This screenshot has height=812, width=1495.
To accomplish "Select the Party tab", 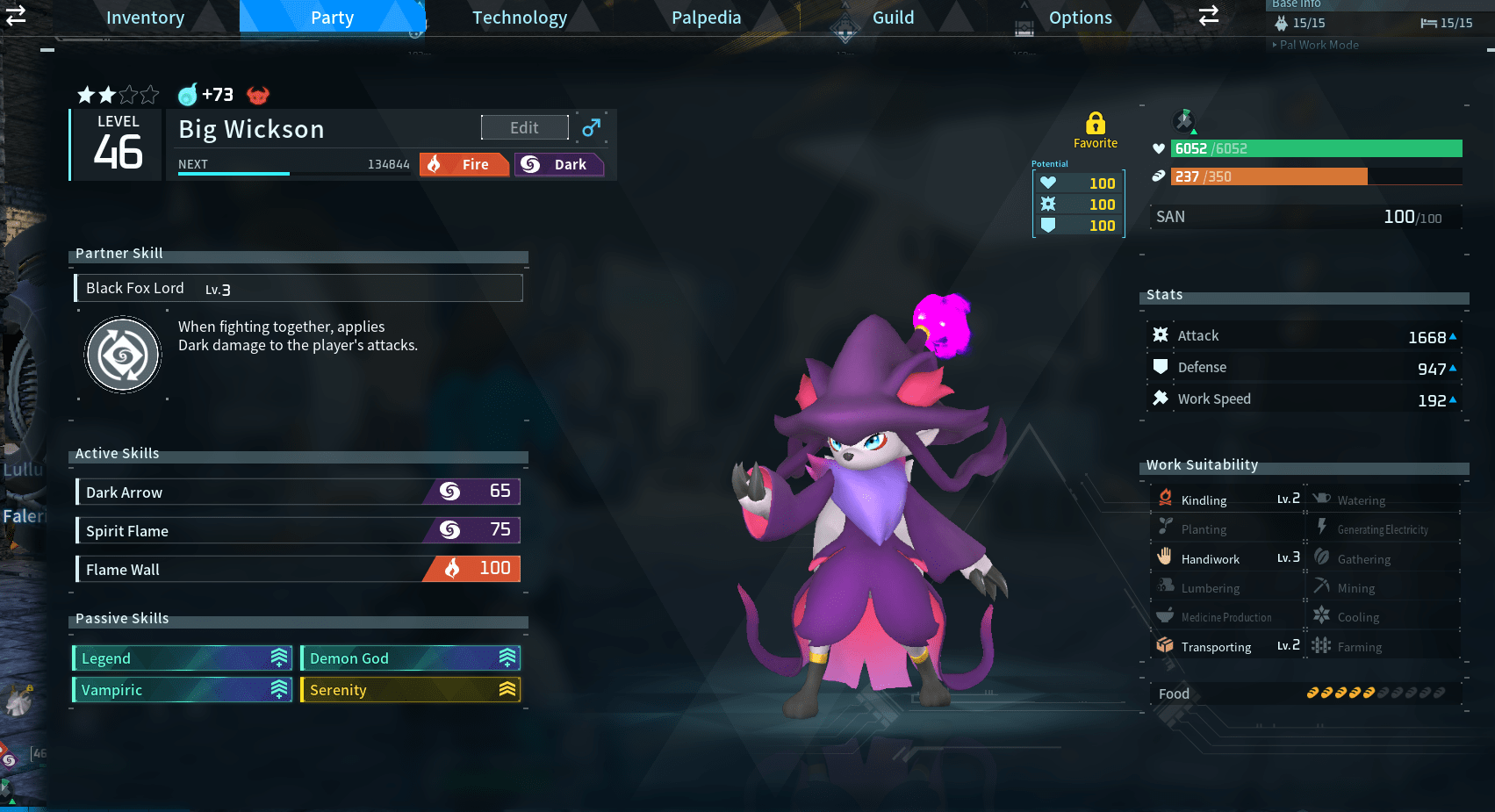I will coord(332,18).
